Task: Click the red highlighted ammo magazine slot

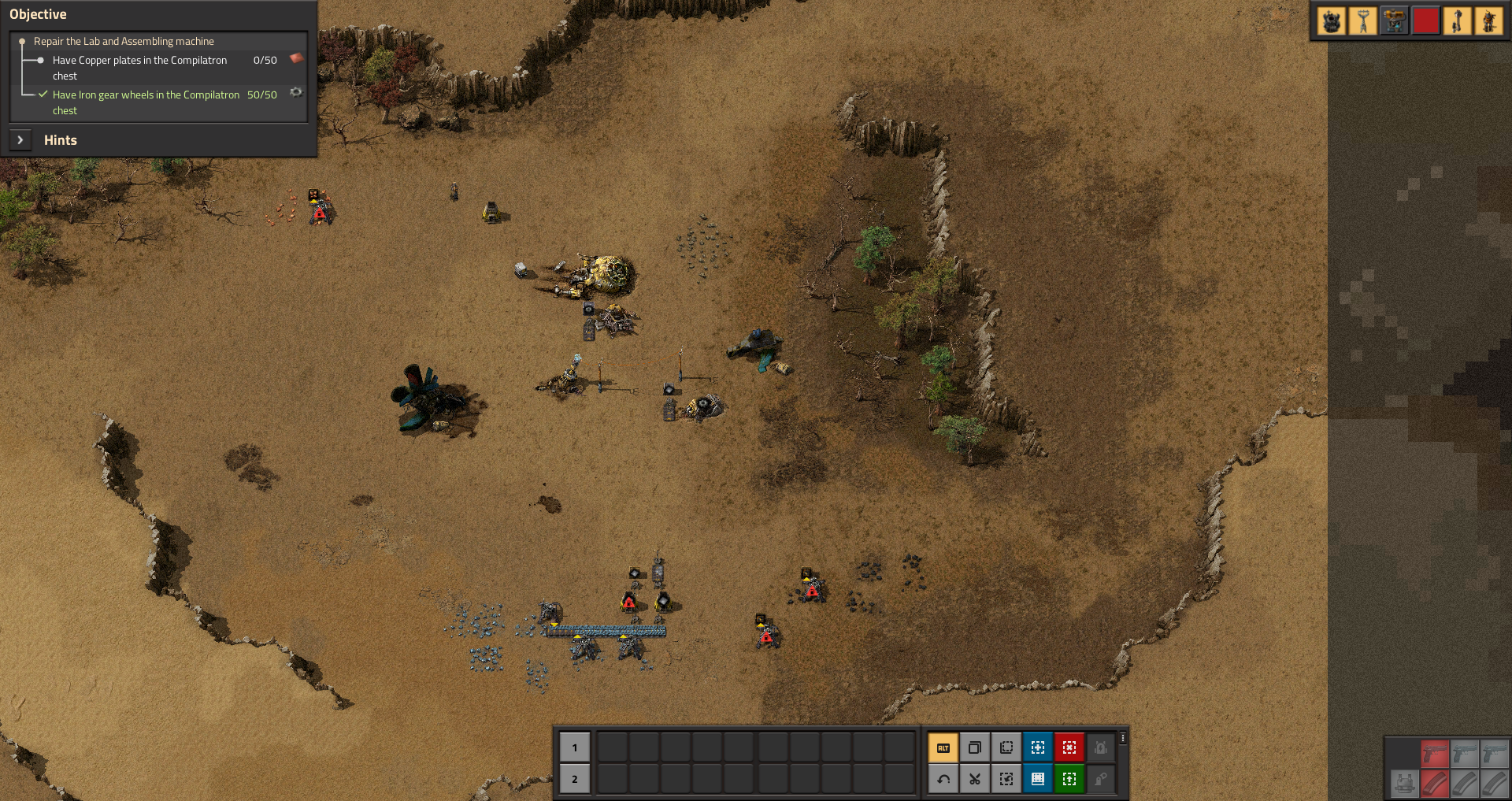Action: point(1435,784)
